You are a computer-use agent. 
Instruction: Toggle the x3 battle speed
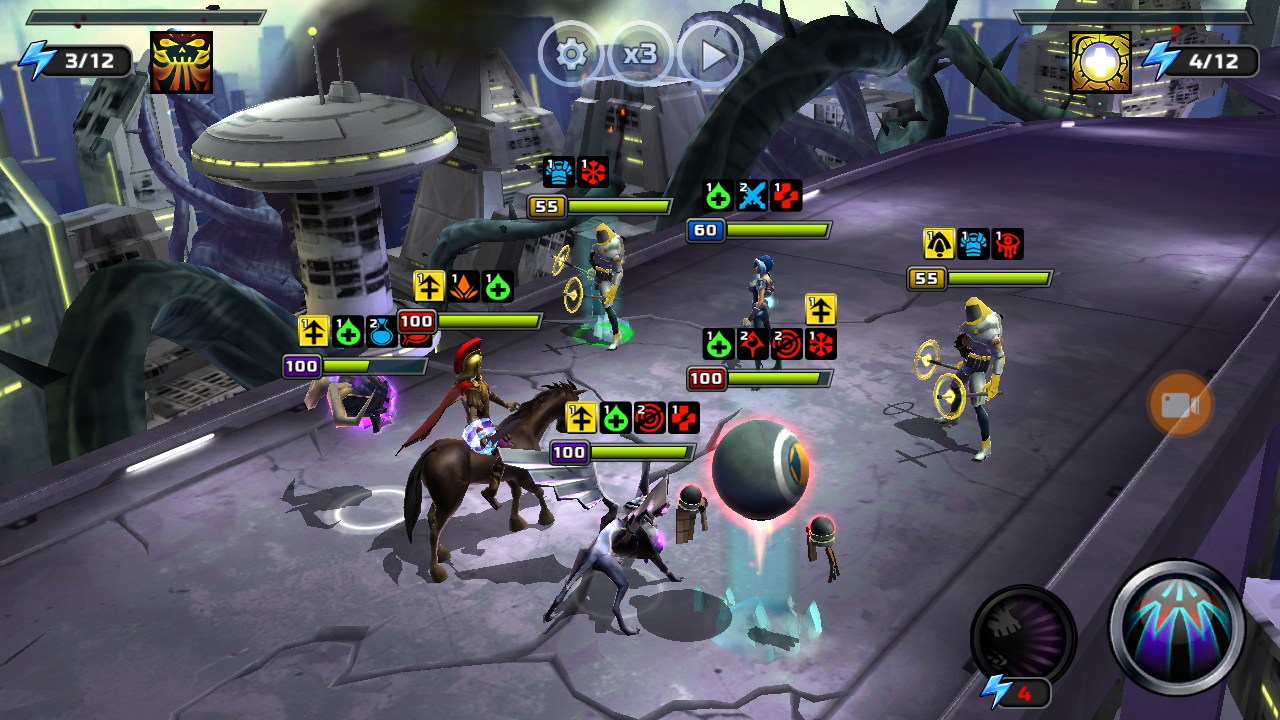[x=640, y=53]
